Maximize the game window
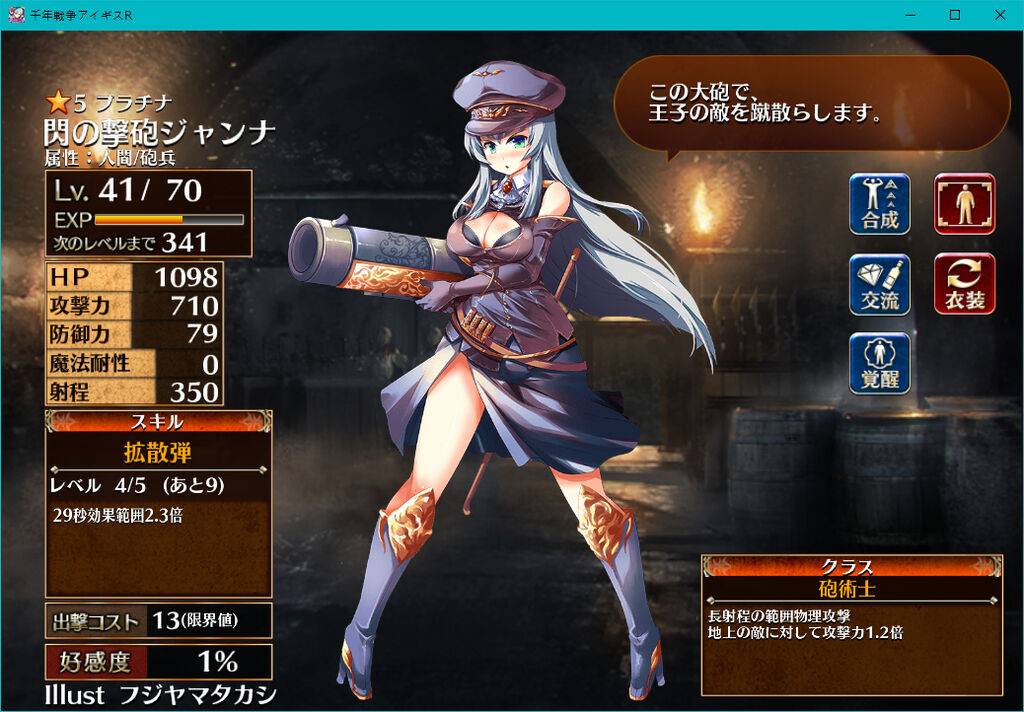 point(955,15)
